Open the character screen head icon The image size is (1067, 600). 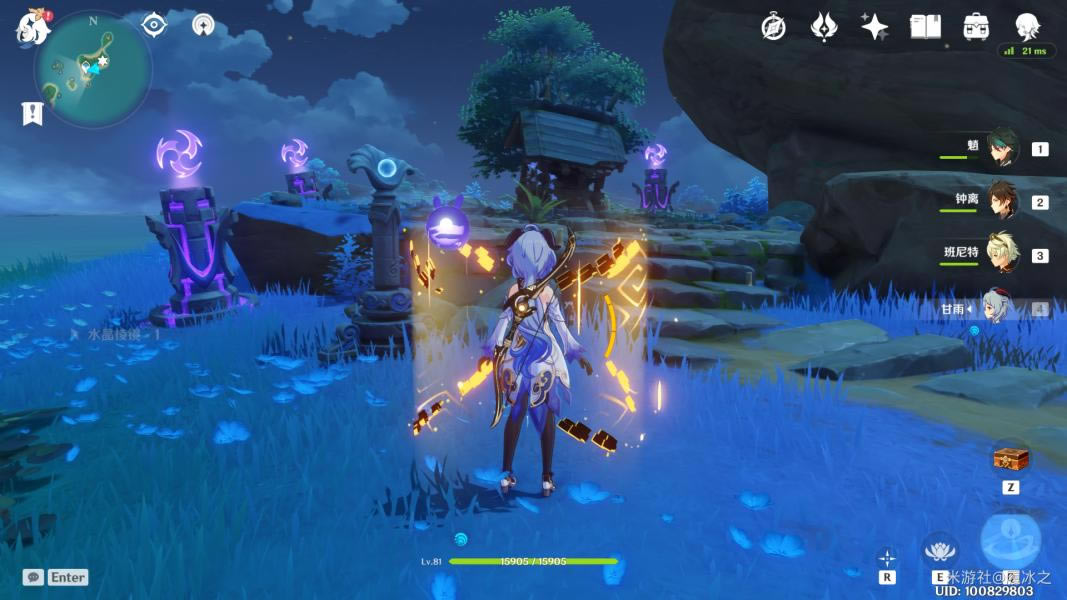tap(1027, 27)
